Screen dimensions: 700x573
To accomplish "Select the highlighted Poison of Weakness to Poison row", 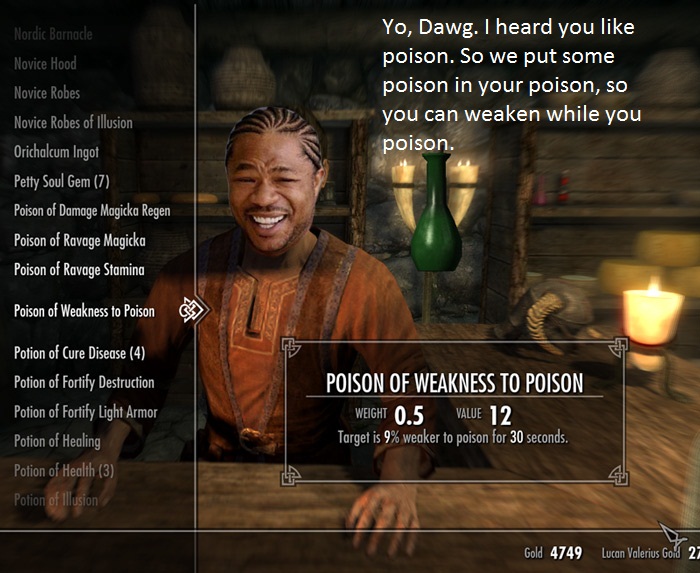I will point(84,311).
